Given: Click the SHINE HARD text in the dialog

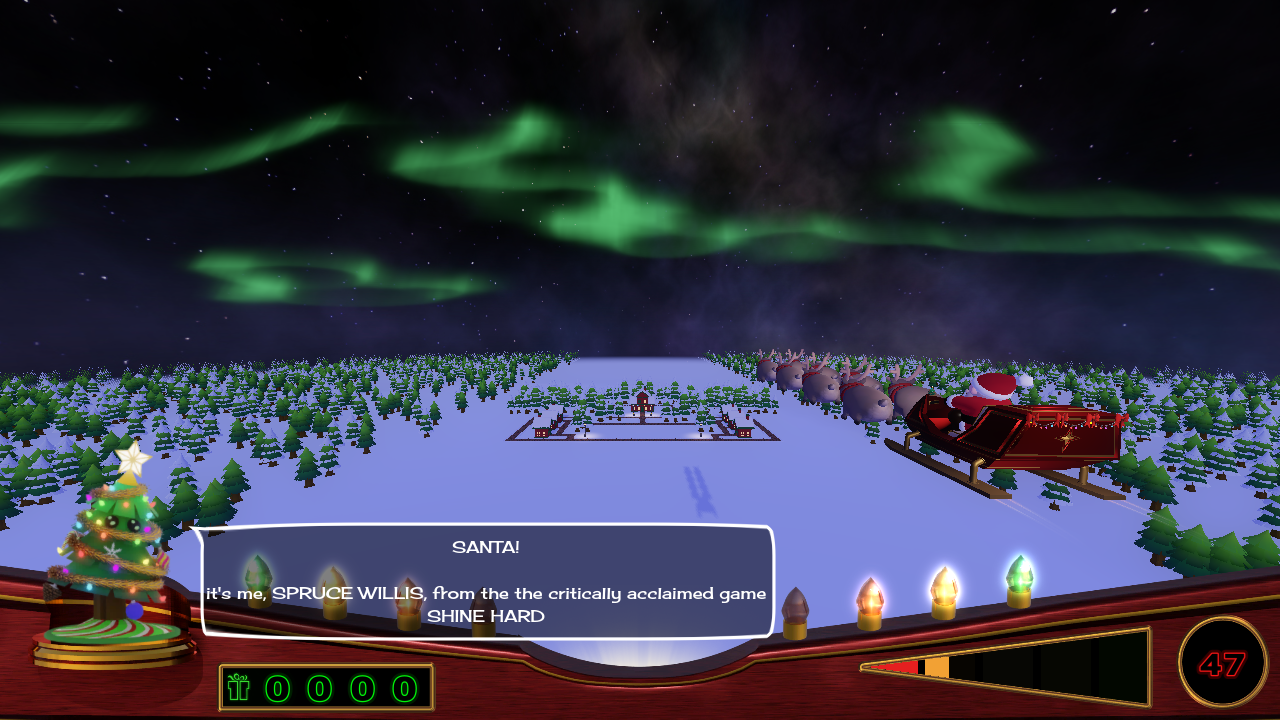Looking at the screenshot, I should click(485, 617).
